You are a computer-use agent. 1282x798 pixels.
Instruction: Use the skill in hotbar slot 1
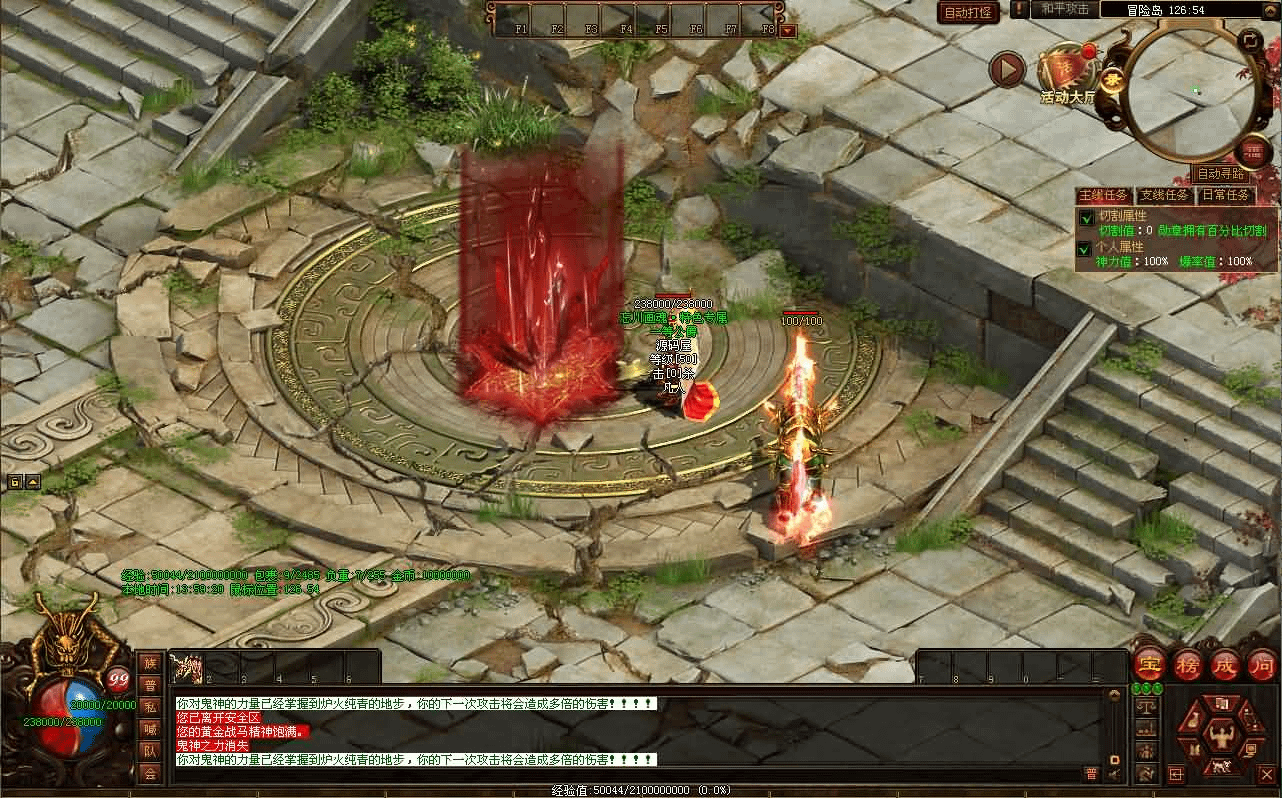pos(188,667)
